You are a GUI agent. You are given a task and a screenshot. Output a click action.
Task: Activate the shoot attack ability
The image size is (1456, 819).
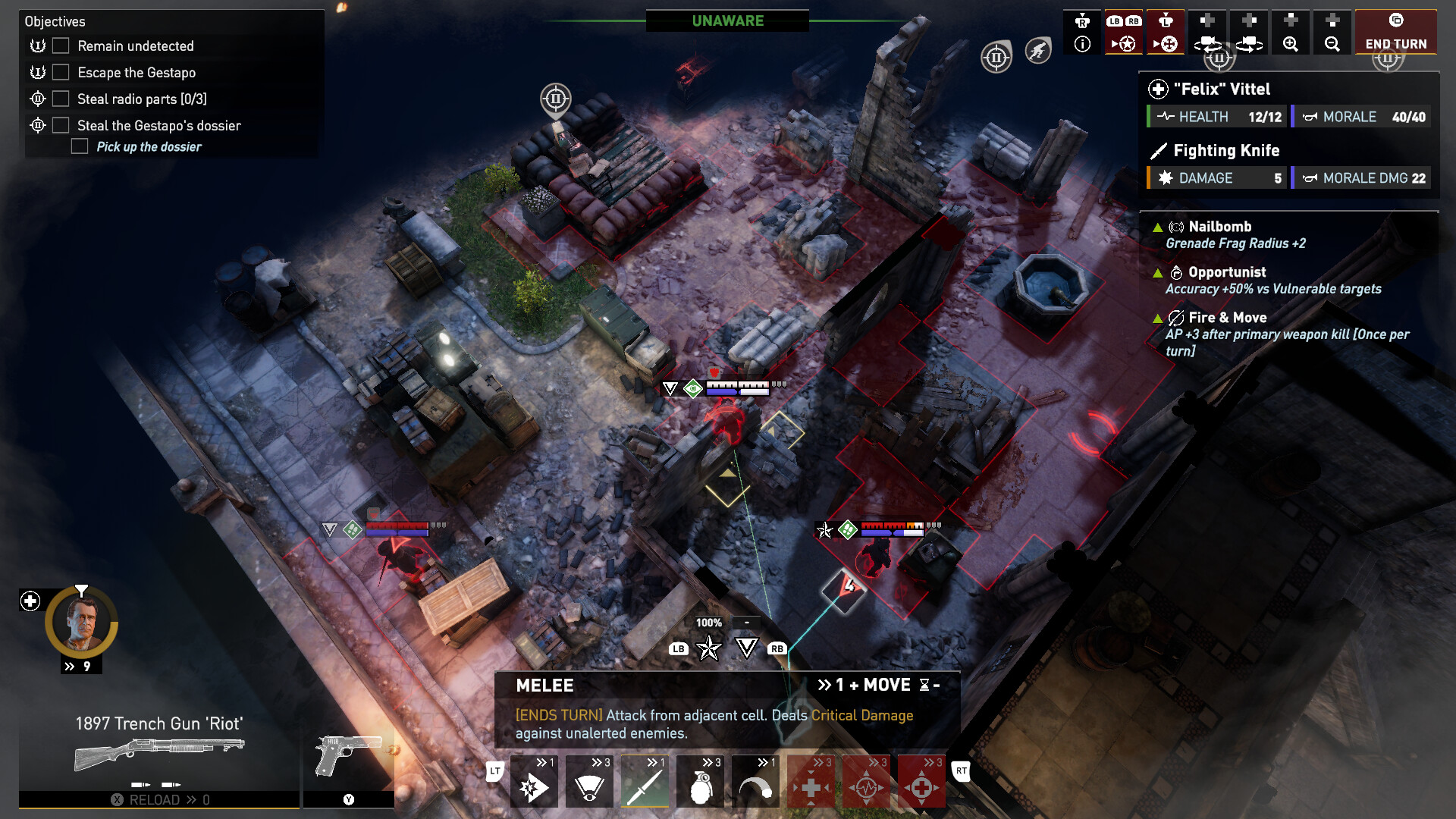click(x=534, y=781)
